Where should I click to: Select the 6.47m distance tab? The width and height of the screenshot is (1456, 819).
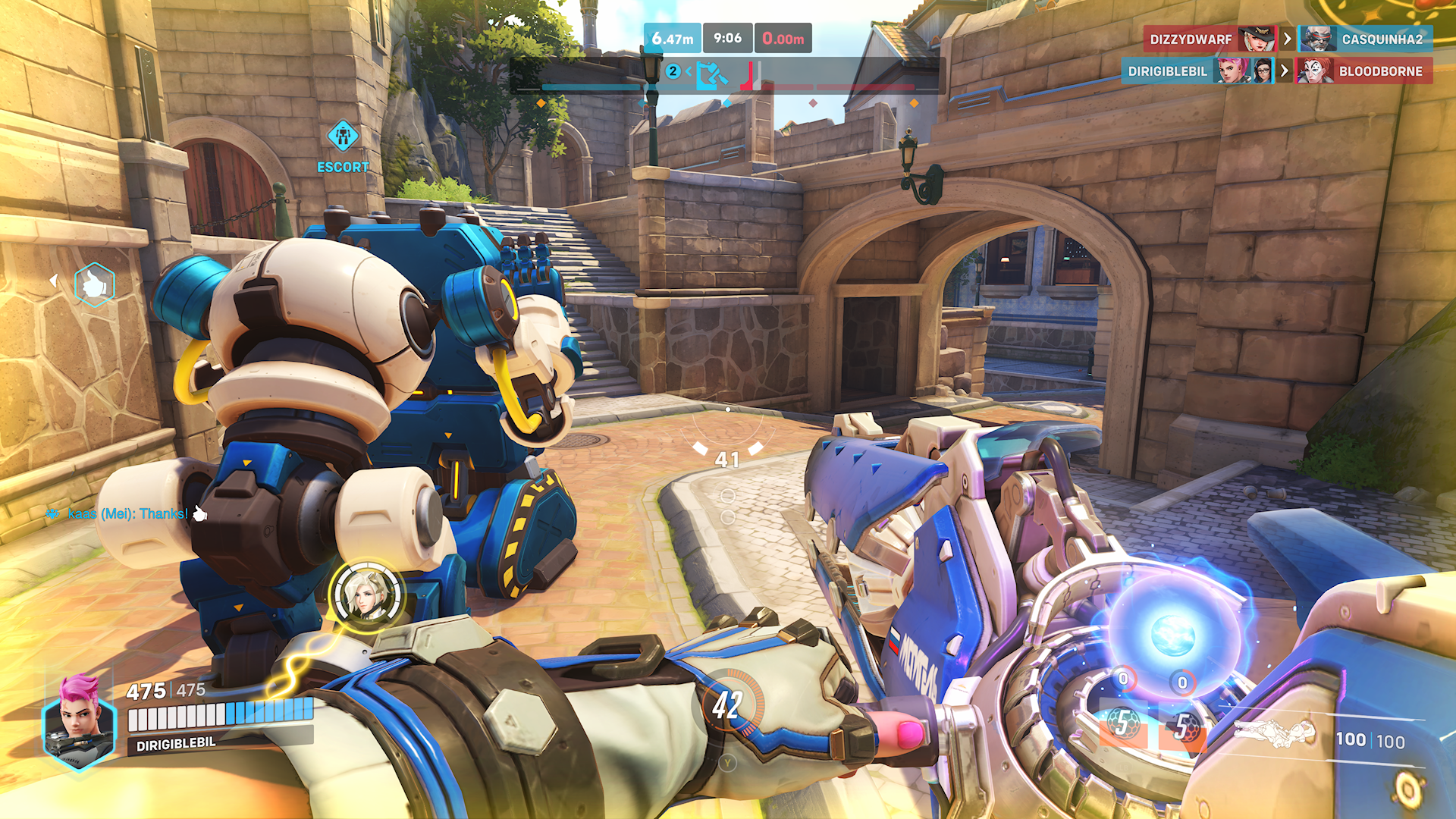pyautogui.click(x=673, y=38)
